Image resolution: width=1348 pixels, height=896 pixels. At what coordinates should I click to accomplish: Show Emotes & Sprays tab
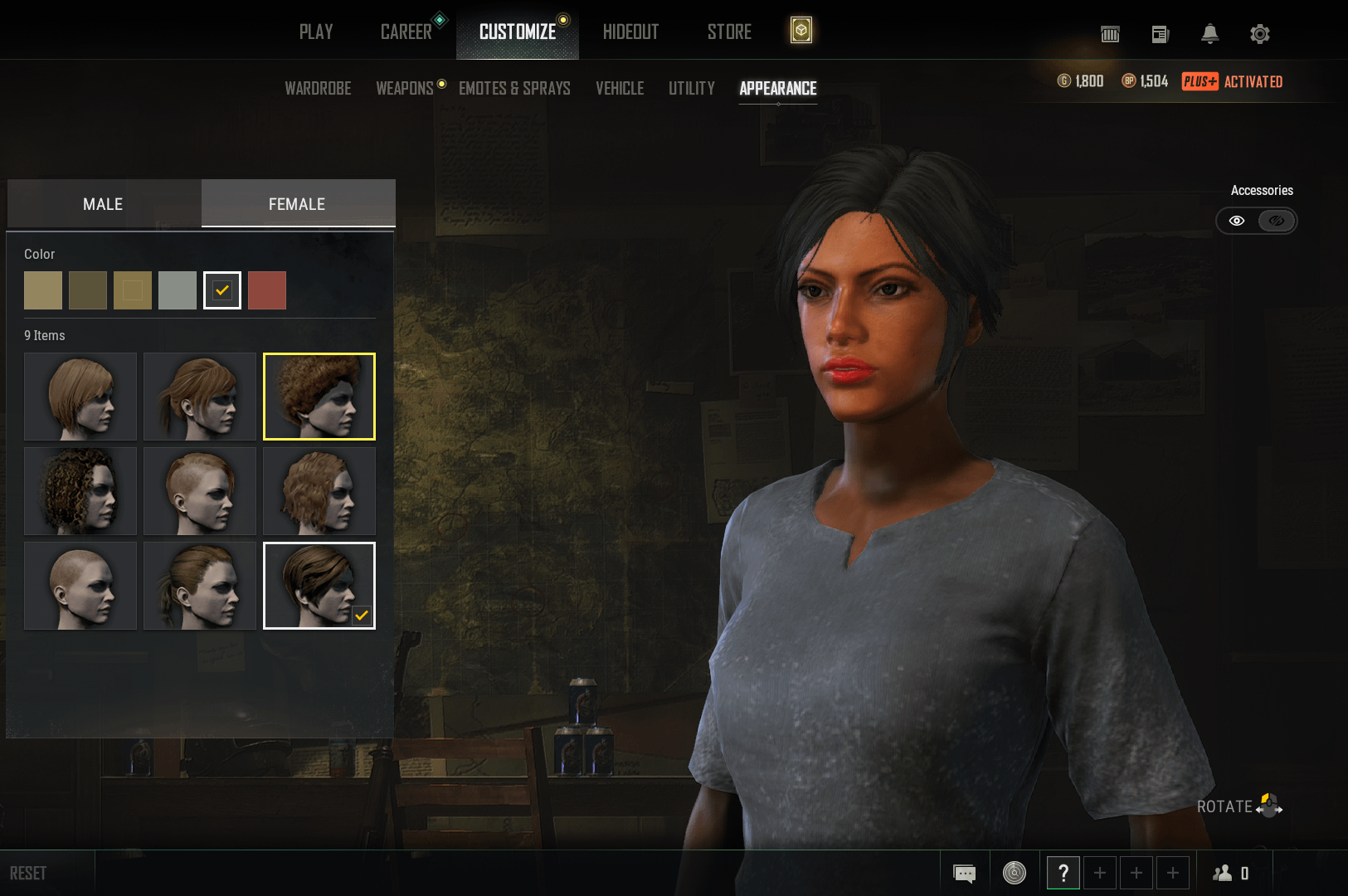pyautogui.click(x=514, y=88)
